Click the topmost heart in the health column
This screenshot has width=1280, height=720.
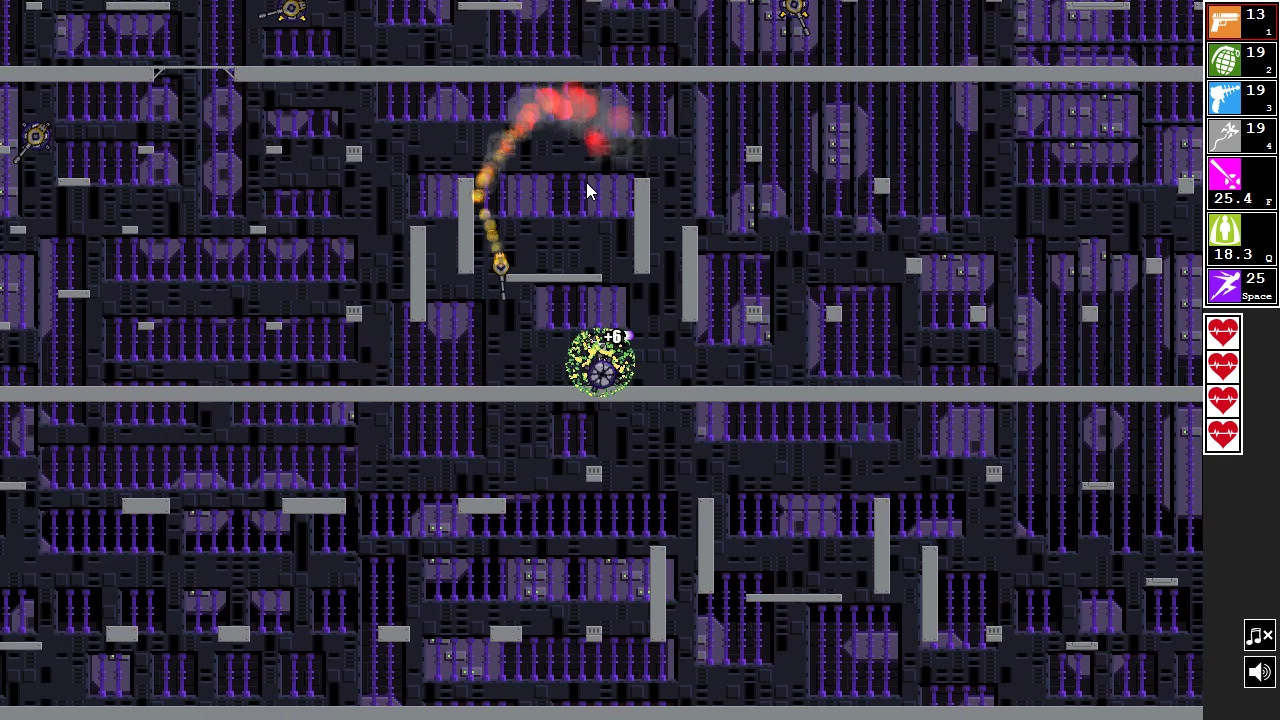[1223, 333]
